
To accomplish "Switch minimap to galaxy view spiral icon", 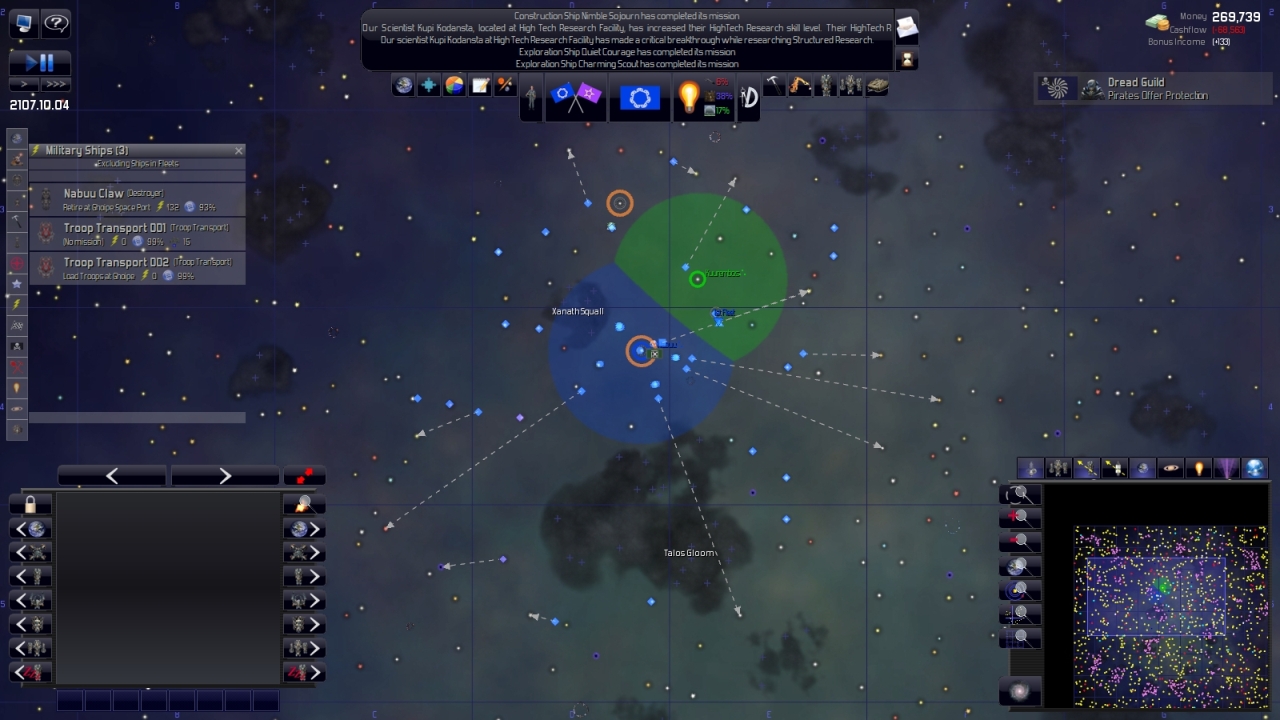I will (1020, 691).
